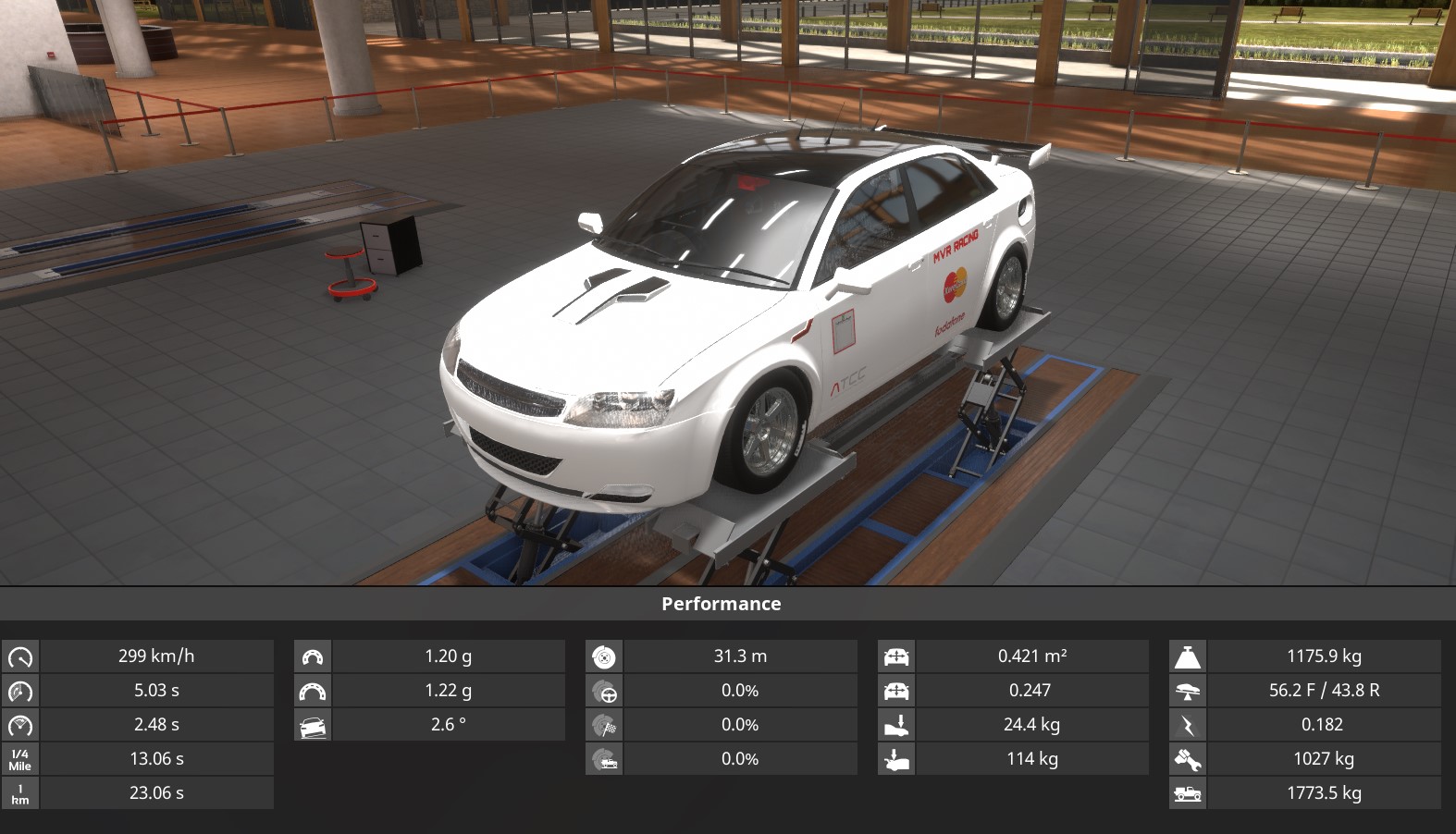Viewport: 1456px width, 834px height.
Task: Click the brake fade truck icon
Action: point(604,759)
